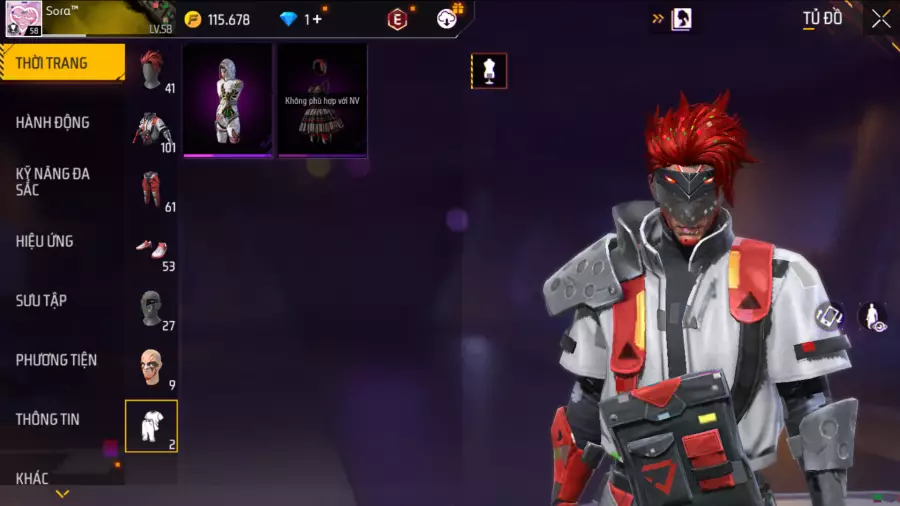The width and height of the screenshot is (900, 506).
Task: View the black mask subcategory
Action: pyautogui.click(x=152, y=308)
